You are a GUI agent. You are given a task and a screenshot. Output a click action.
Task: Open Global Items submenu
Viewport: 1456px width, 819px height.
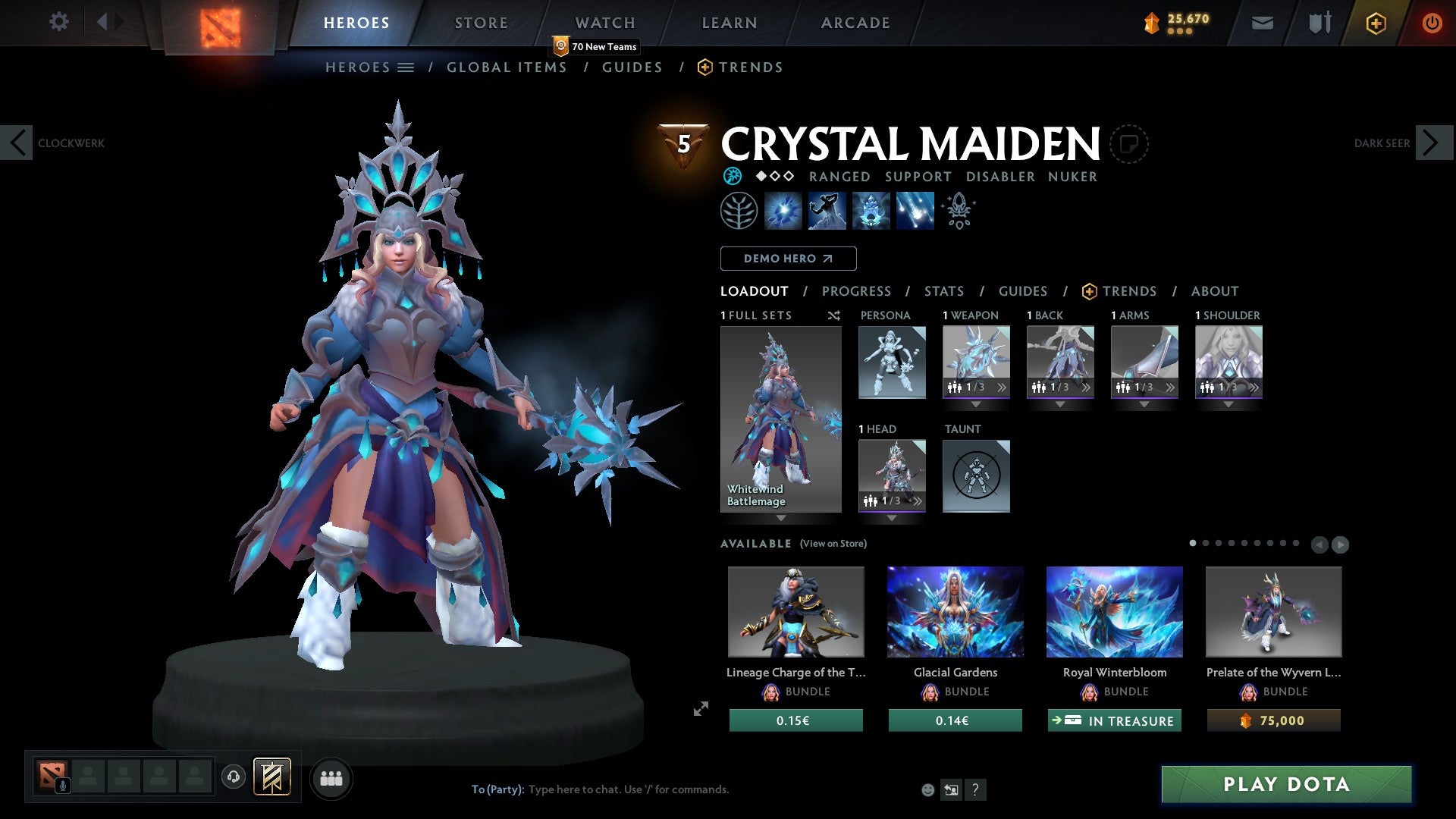click(x=507, y=67)
